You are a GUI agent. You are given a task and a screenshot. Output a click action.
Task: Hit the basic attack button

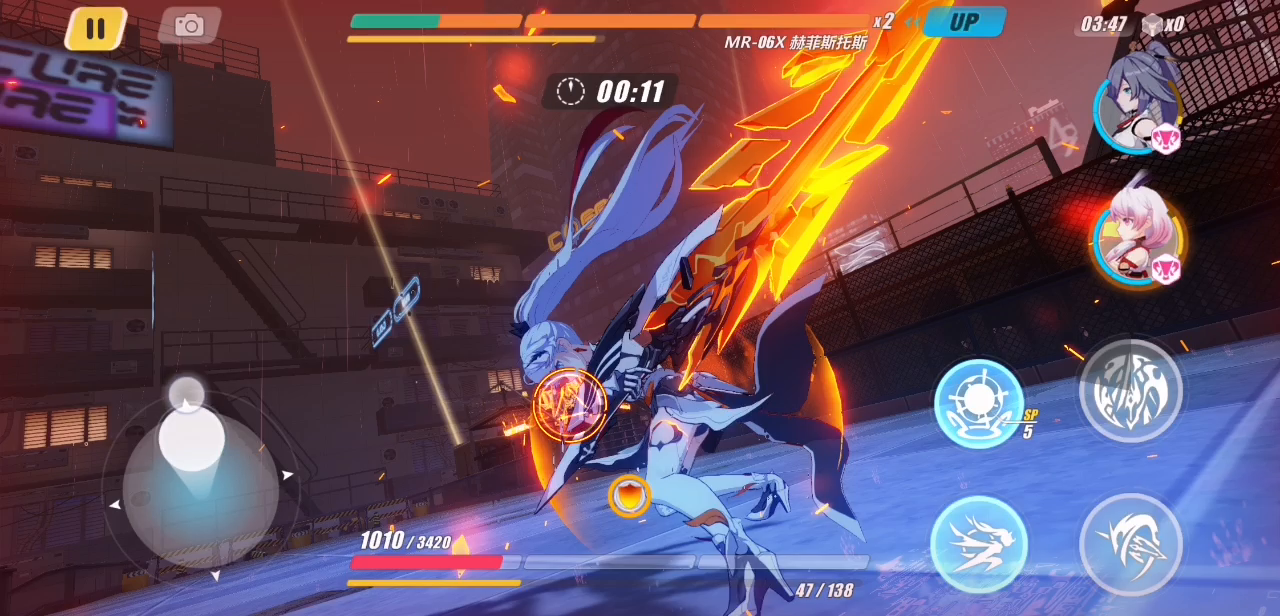click(1130, 545)
